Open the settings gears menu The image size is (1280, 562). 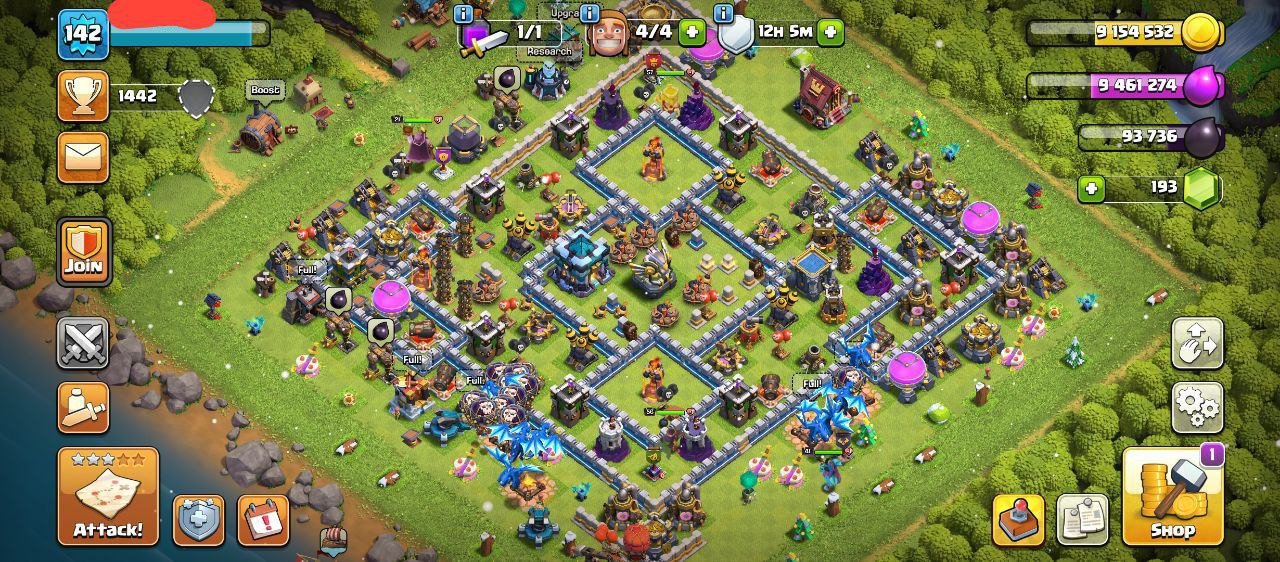click(1197, 406)
